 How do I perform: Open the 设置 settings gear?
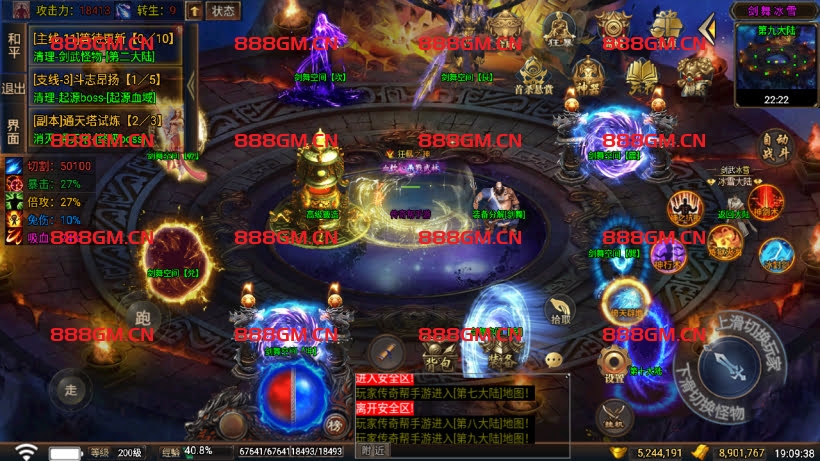pyautogui.click(x=614, y=364)
